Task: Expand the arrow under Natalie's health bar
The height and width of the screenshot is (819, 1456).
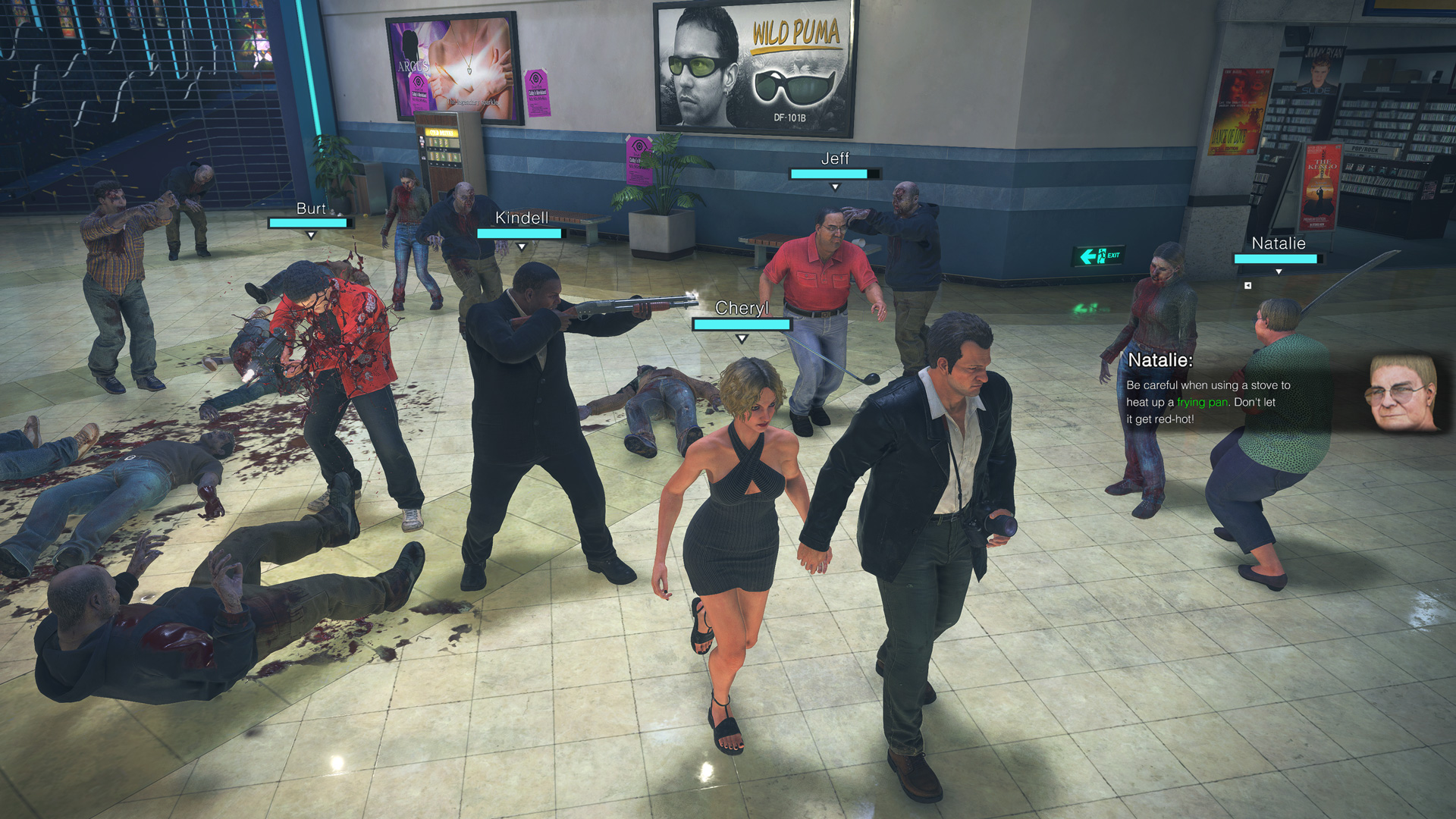Action: pos(1279,271)
